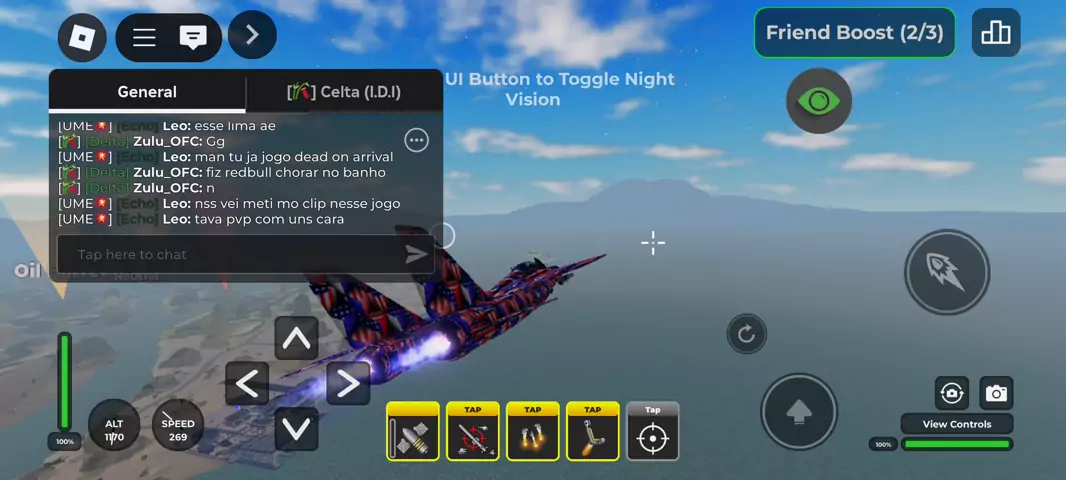Fire the rocket boost round button
1066x480 pixels.
(x=946, y=271)
